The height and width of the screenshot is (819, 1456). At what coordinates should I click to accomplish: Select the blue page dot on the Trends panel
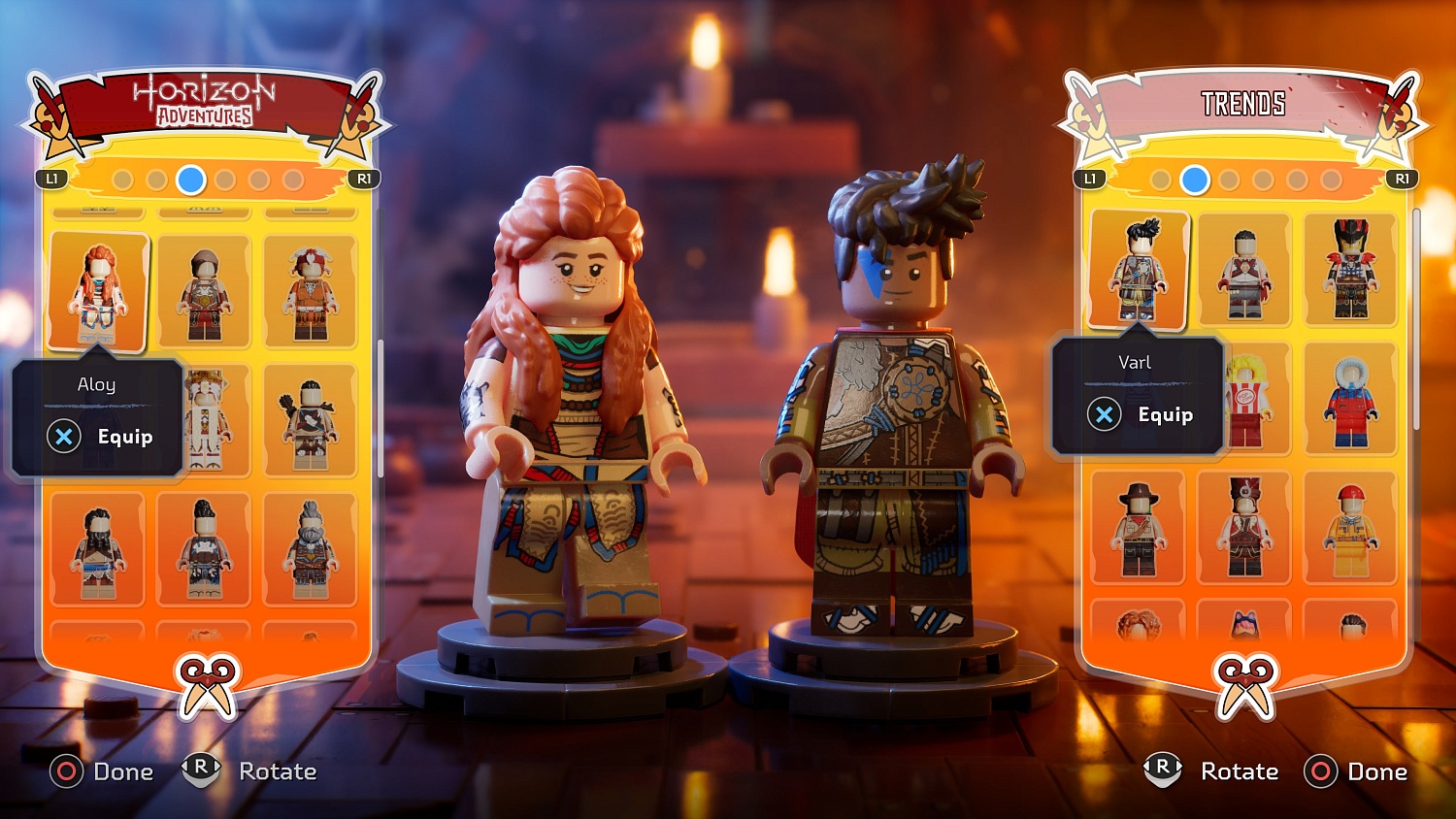[1194, 180]
